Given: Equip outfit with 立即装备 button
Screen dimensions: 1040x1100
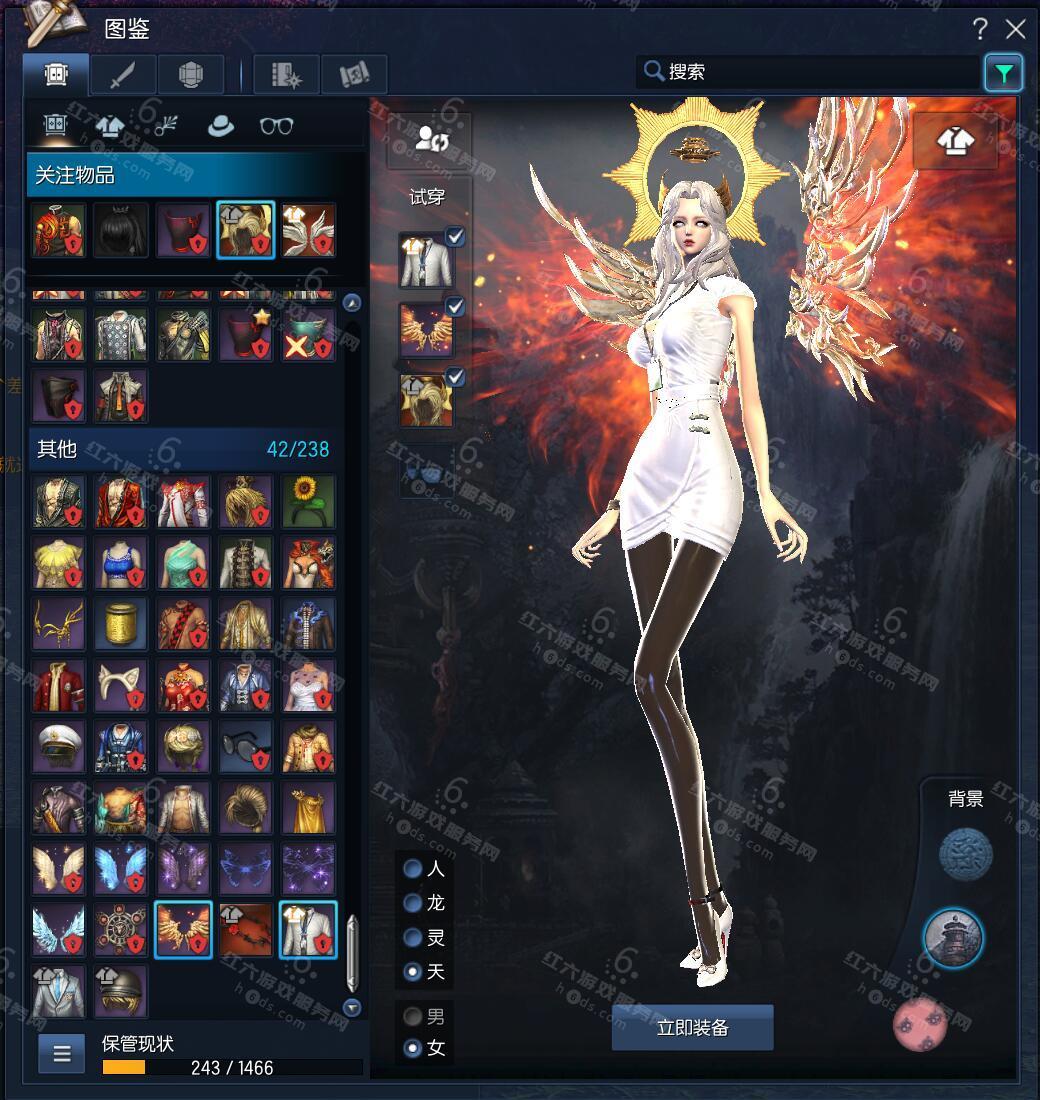Looking at the screenshot, I should pos(692,1028).
